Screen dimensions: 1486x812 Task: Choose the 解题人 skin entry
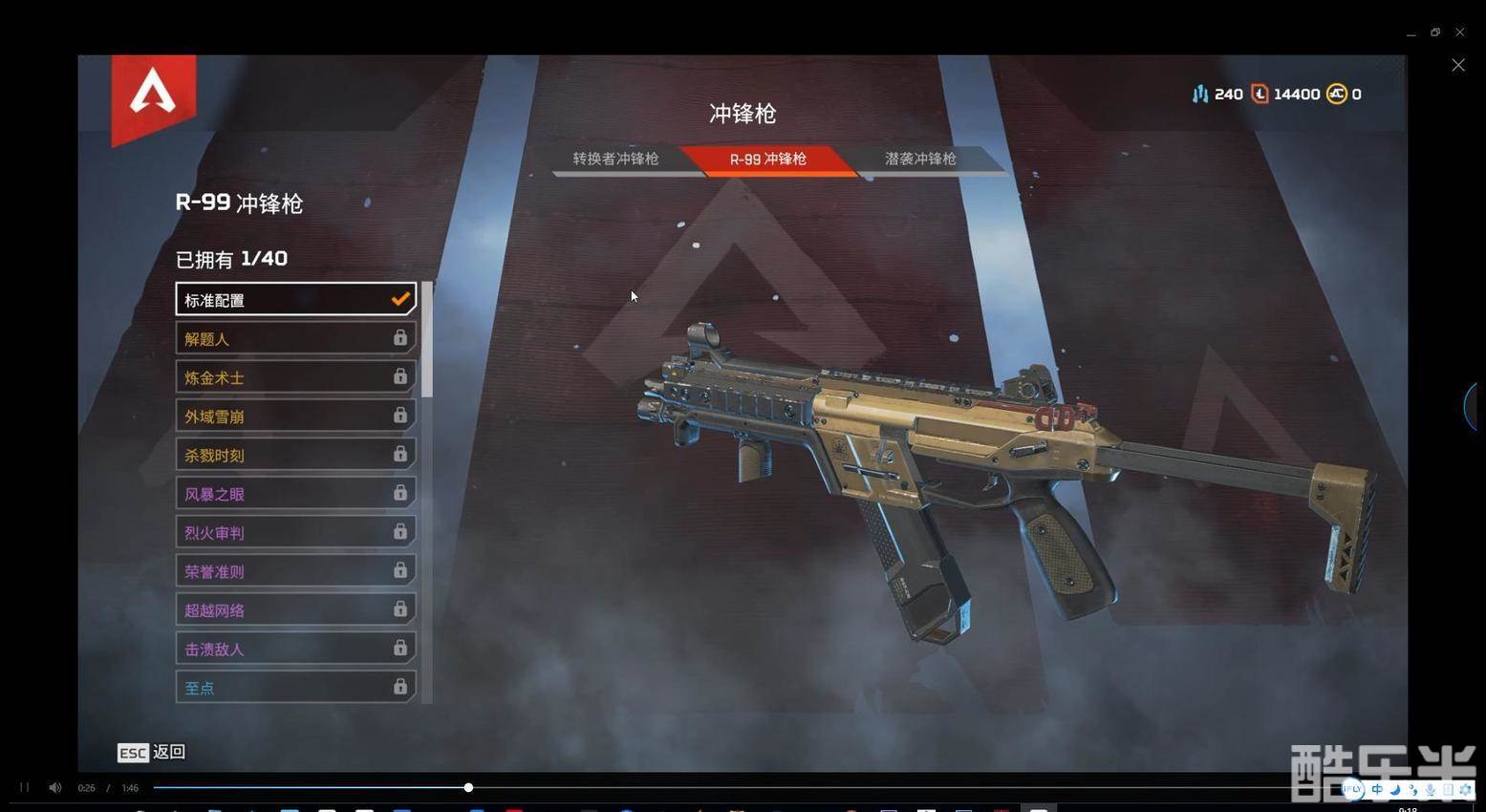pyautogui.click(x=294, y=338)
